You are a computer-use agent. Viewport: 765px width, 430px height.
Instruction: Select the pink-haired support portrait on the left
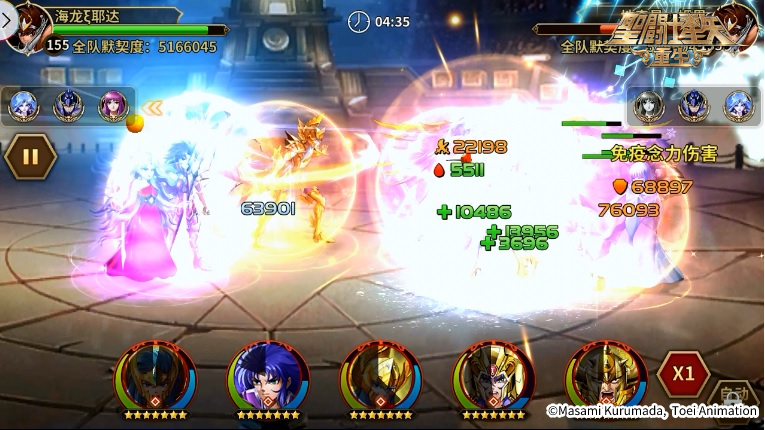coord(112,105)
